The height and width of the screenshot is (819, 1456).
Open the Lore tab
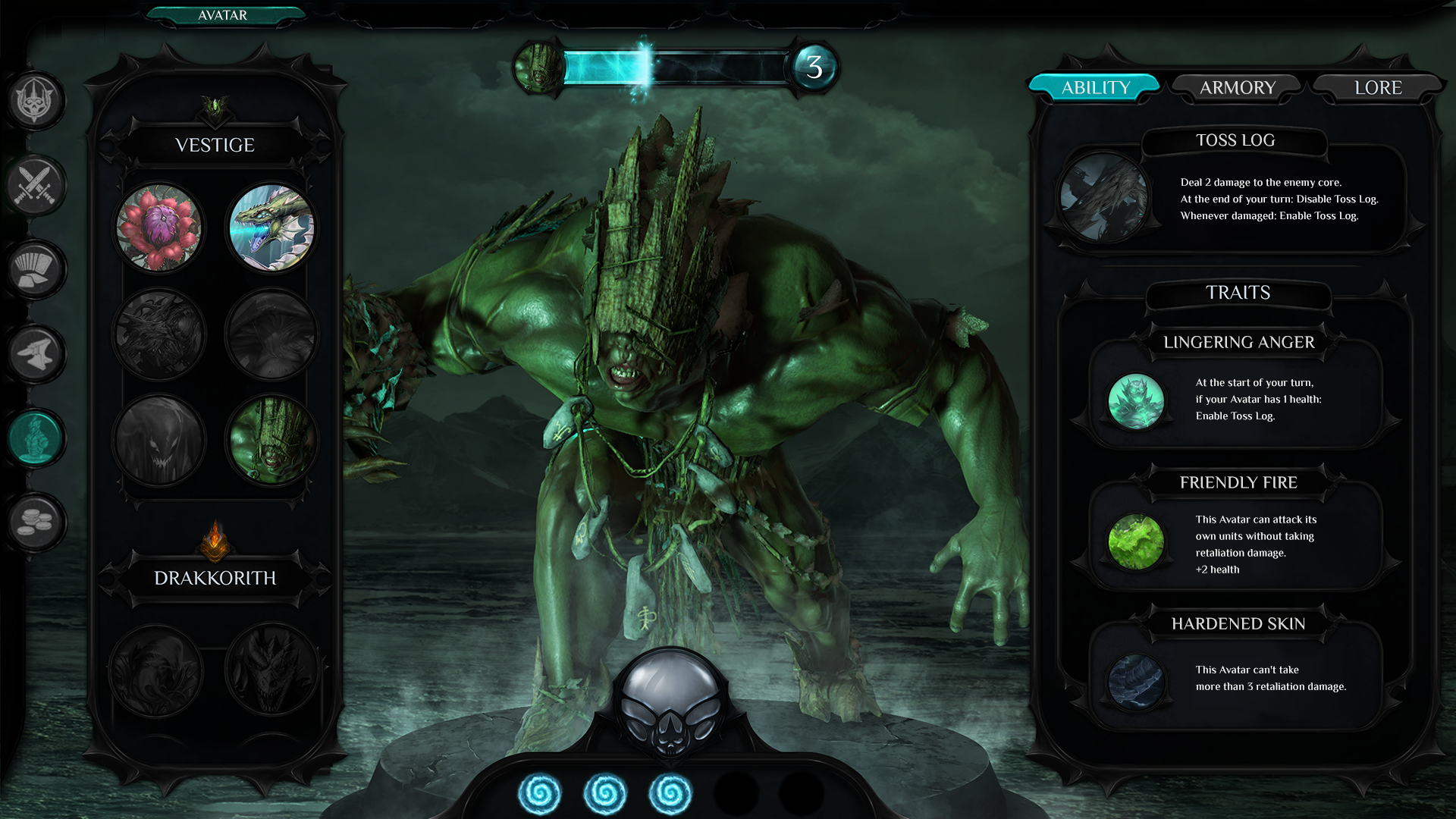pyautogui.click(x=1377, y=88)
